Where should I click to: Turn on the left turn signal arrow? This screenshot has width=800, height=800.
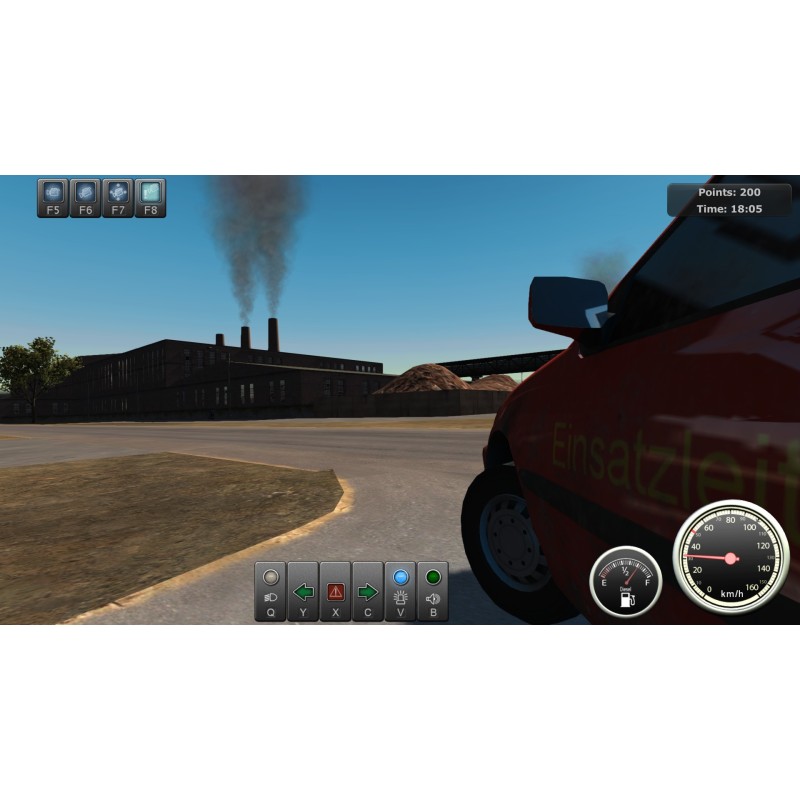point(303,591)
